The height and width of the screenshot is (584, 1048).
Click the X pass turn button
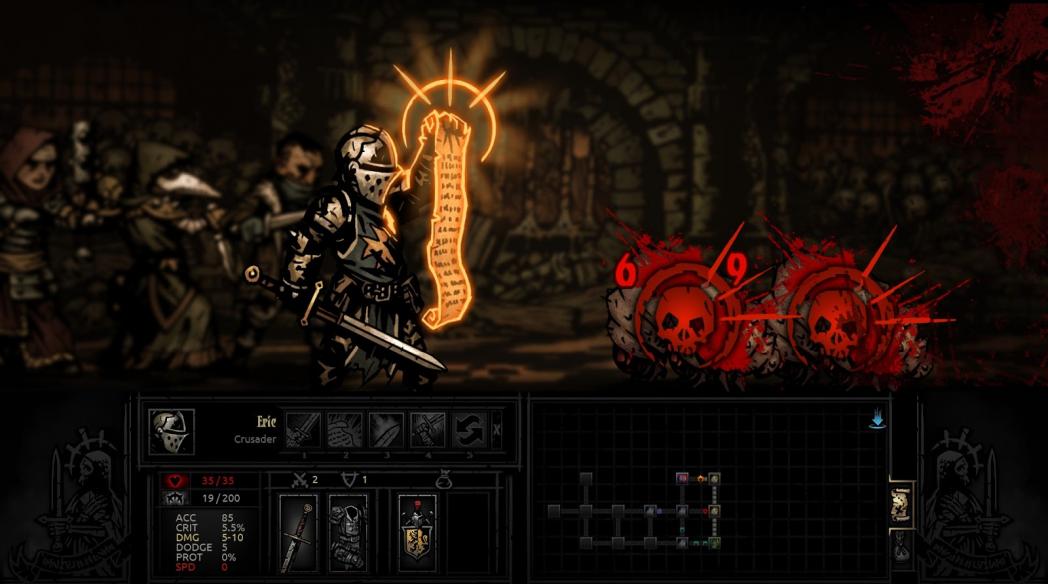(x=497, y=430)
